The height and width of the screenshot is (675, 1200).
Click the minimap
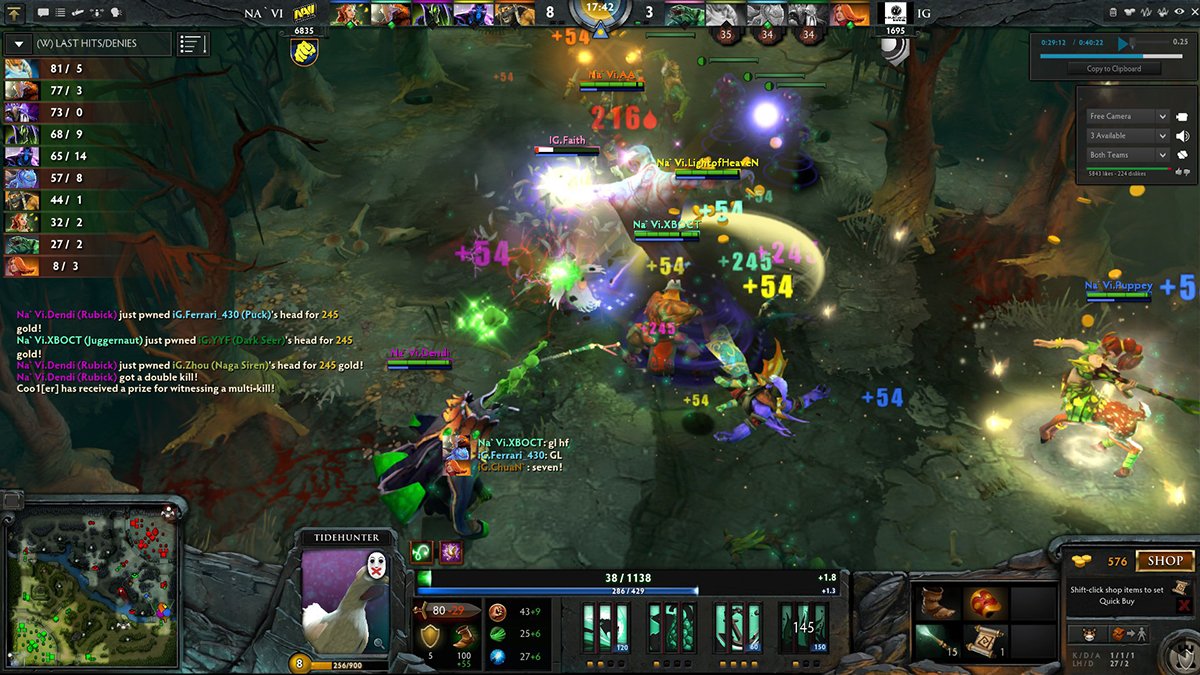tap(92, 583)
